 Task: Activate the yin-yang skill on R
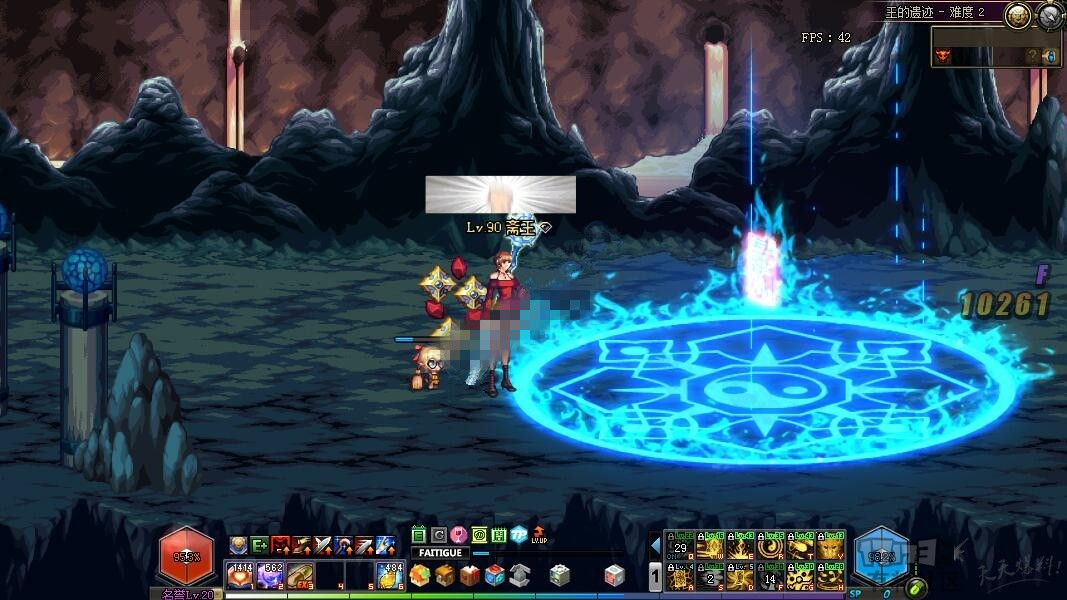(771, 546)
